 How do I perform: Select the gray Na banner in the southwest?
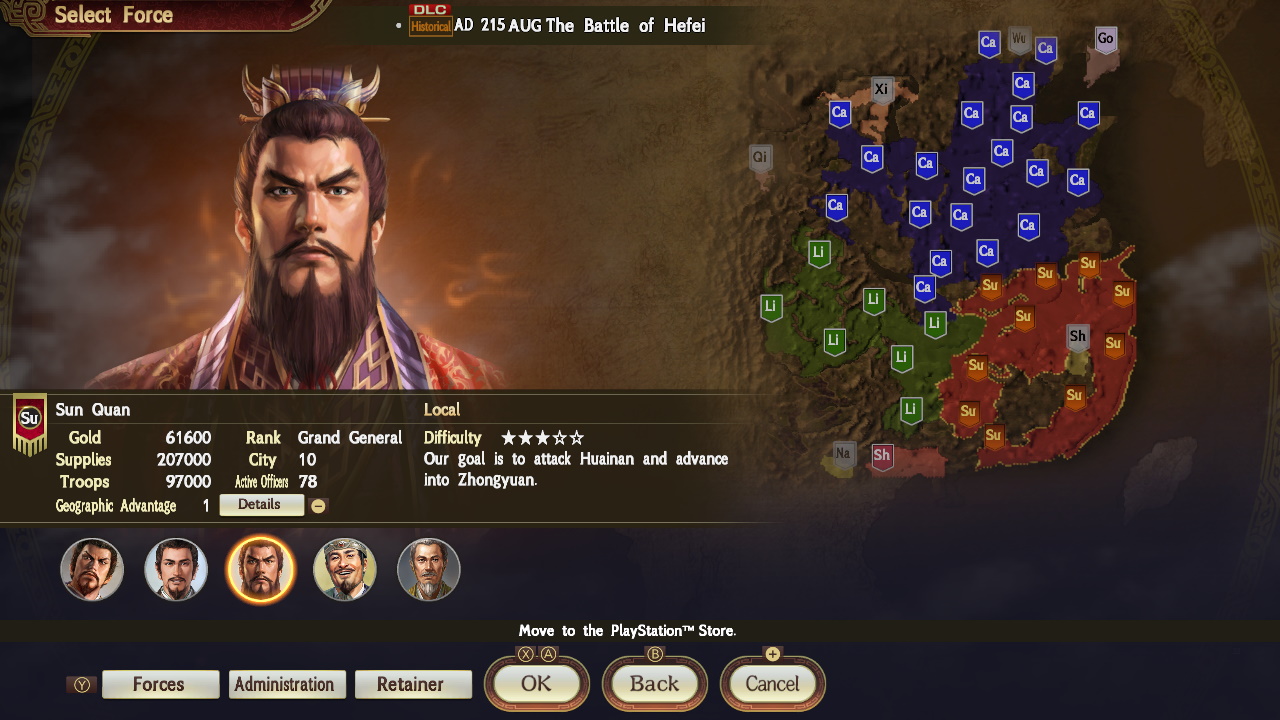(x=843, y=453)
